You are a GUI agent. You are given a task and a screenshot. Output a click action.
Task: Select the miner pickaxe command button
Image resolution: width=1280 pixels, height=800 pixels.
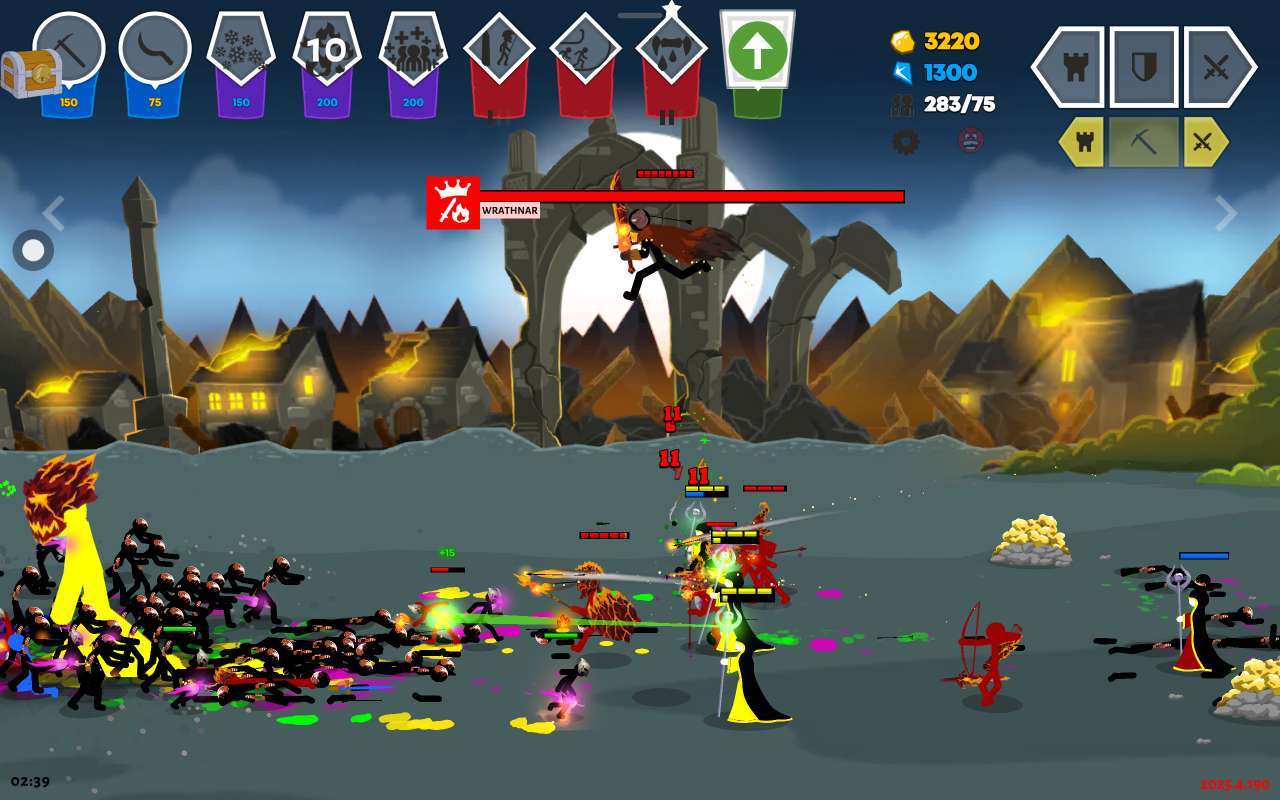(x=1143, y=143)
